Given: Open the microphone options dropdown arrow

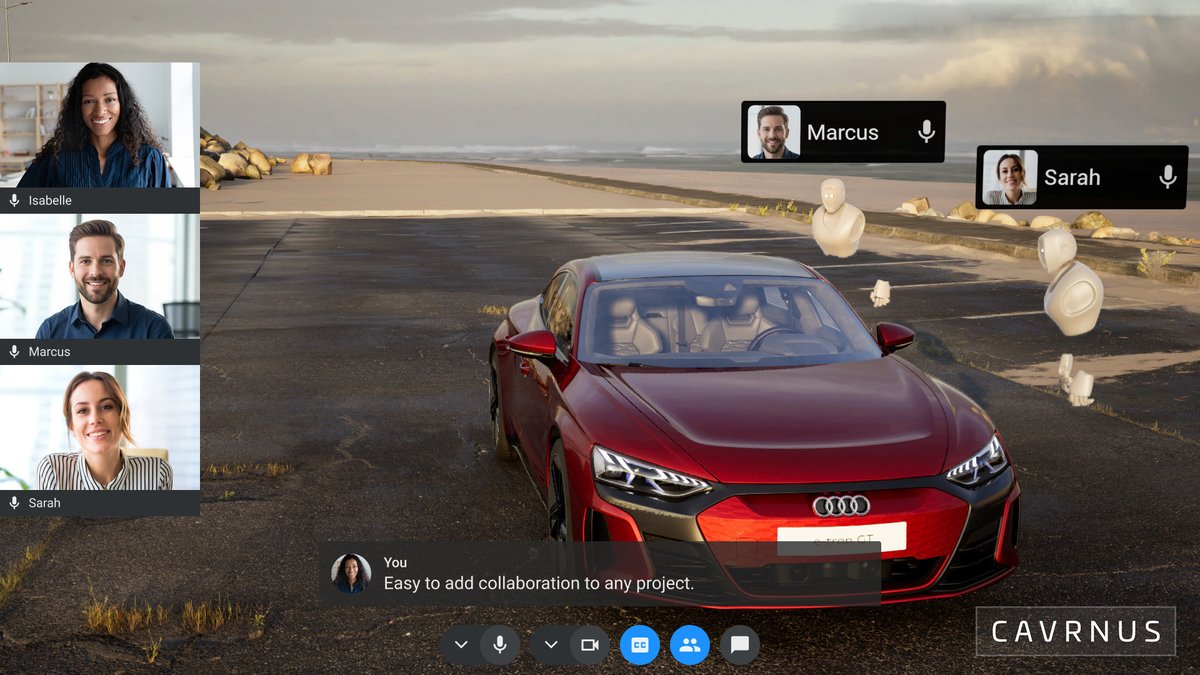Looking at the screenshot, I should (461, 645).
